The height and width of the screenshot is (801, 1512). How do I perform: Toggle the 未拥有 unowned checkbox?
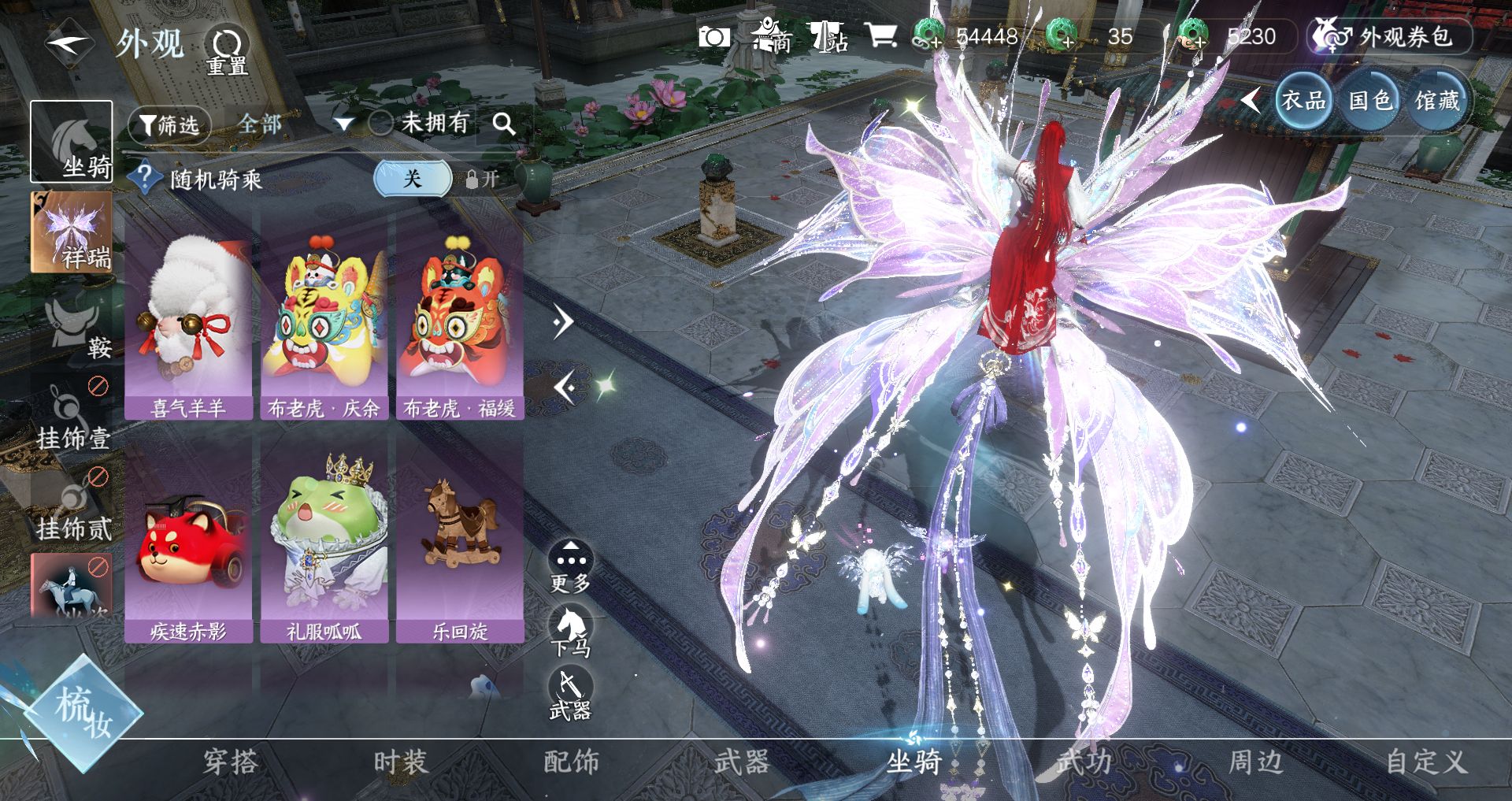[381, 123]
